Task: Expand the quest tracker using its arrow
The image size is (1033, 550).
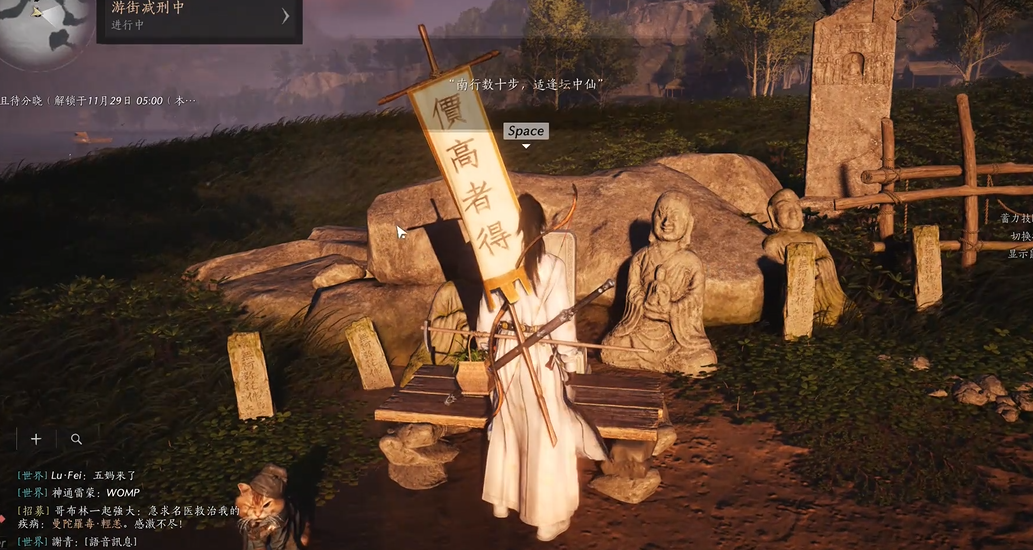Action: (285, 16)
